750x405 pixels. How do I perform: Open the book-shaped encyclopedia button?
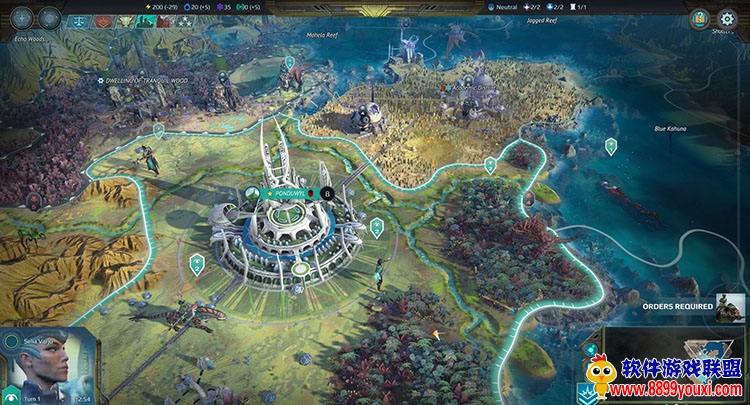point(700,19)
